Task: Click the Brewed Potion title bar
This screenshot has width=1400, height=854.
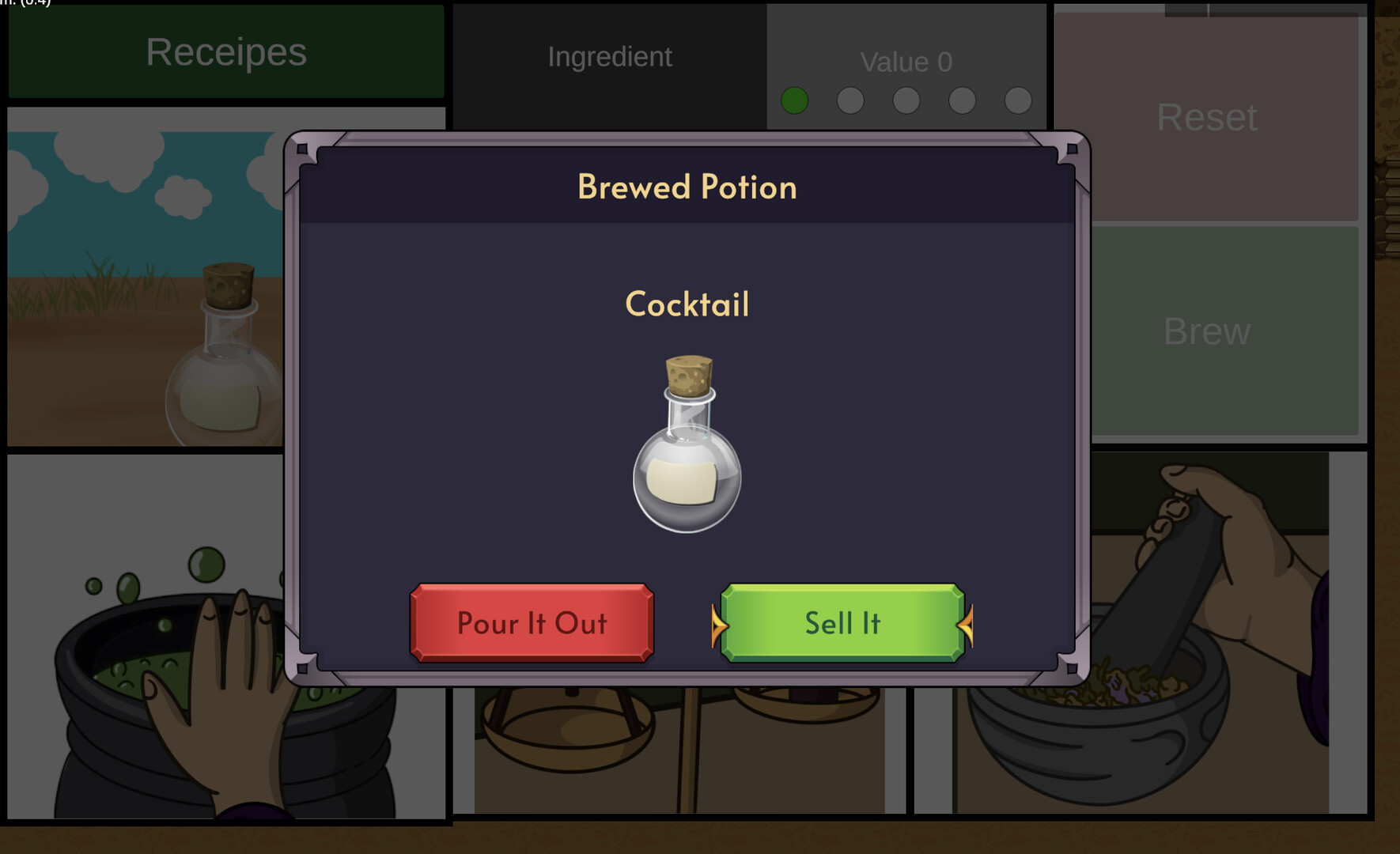Action: click(x=687, y=187)
